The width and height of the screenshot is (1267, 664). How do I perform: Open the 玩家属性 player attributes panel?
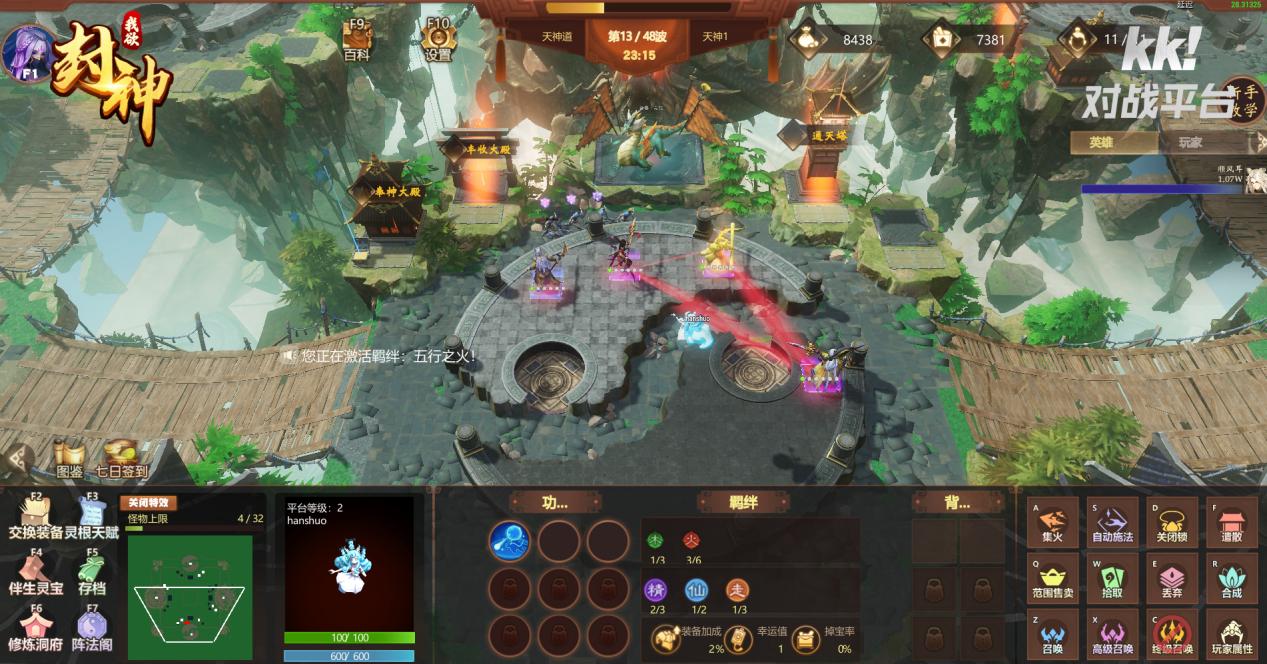(1231, 635)
